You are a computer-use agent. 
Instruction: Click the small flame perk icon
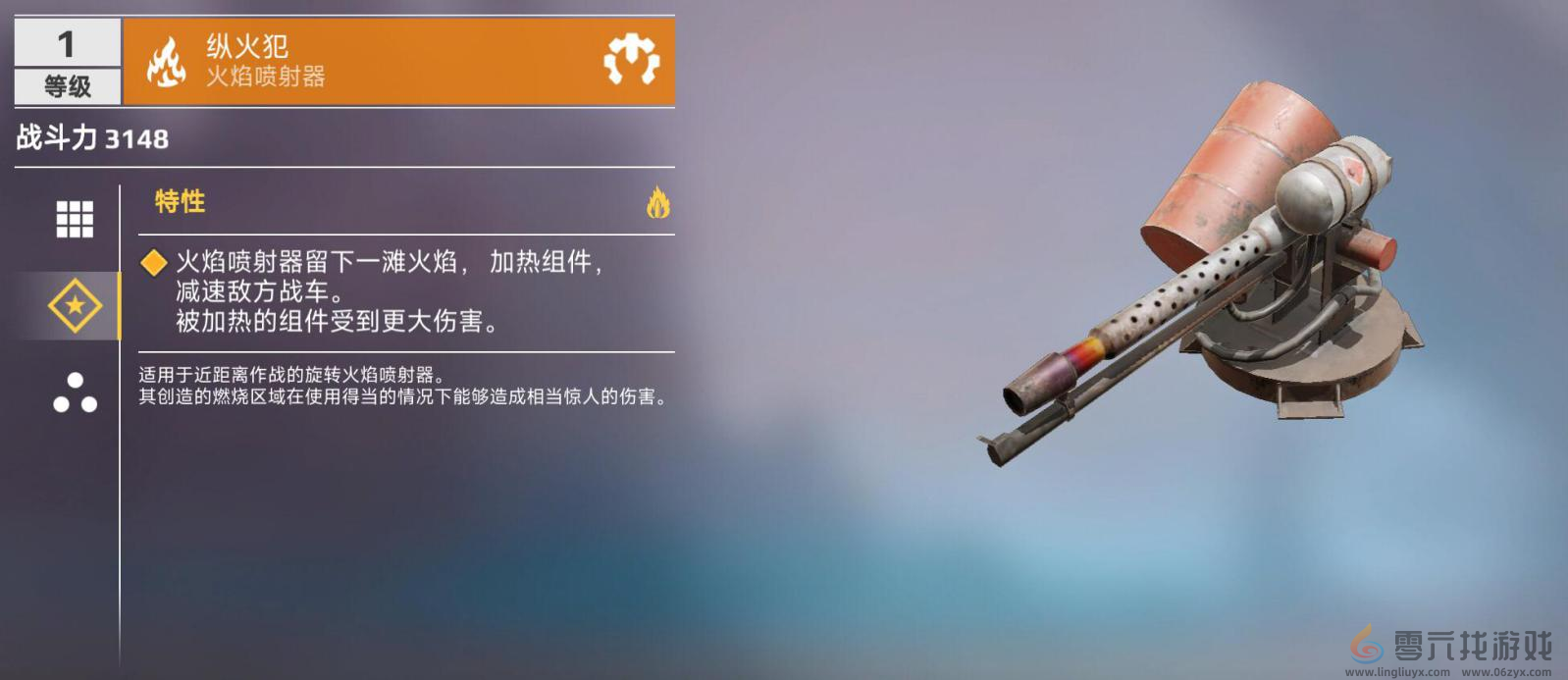click(x=657, y=203)
